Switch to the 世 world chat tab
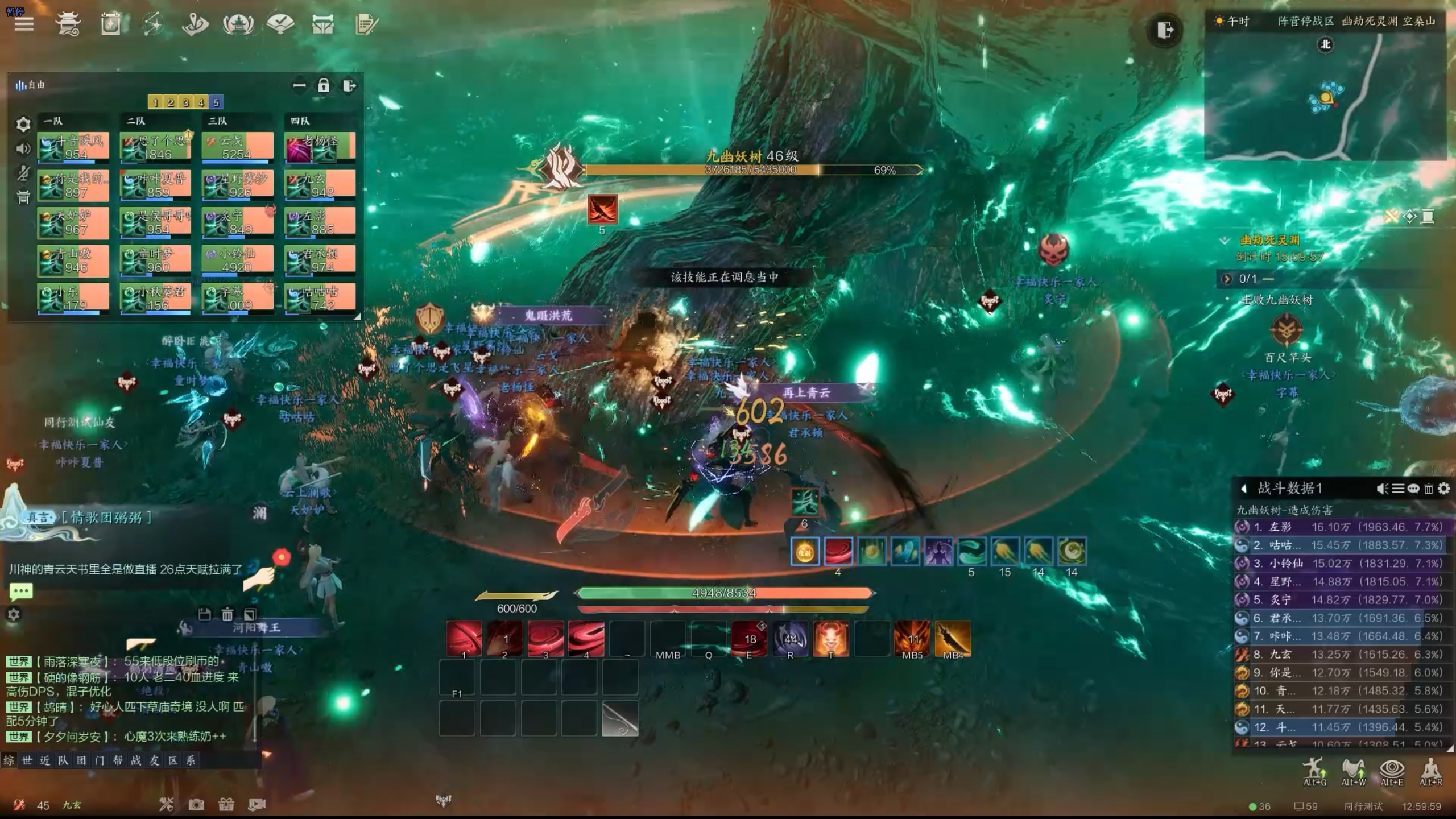Viewport: 1456px width, 819px height. pyautogui.click(x=27, y=760)
